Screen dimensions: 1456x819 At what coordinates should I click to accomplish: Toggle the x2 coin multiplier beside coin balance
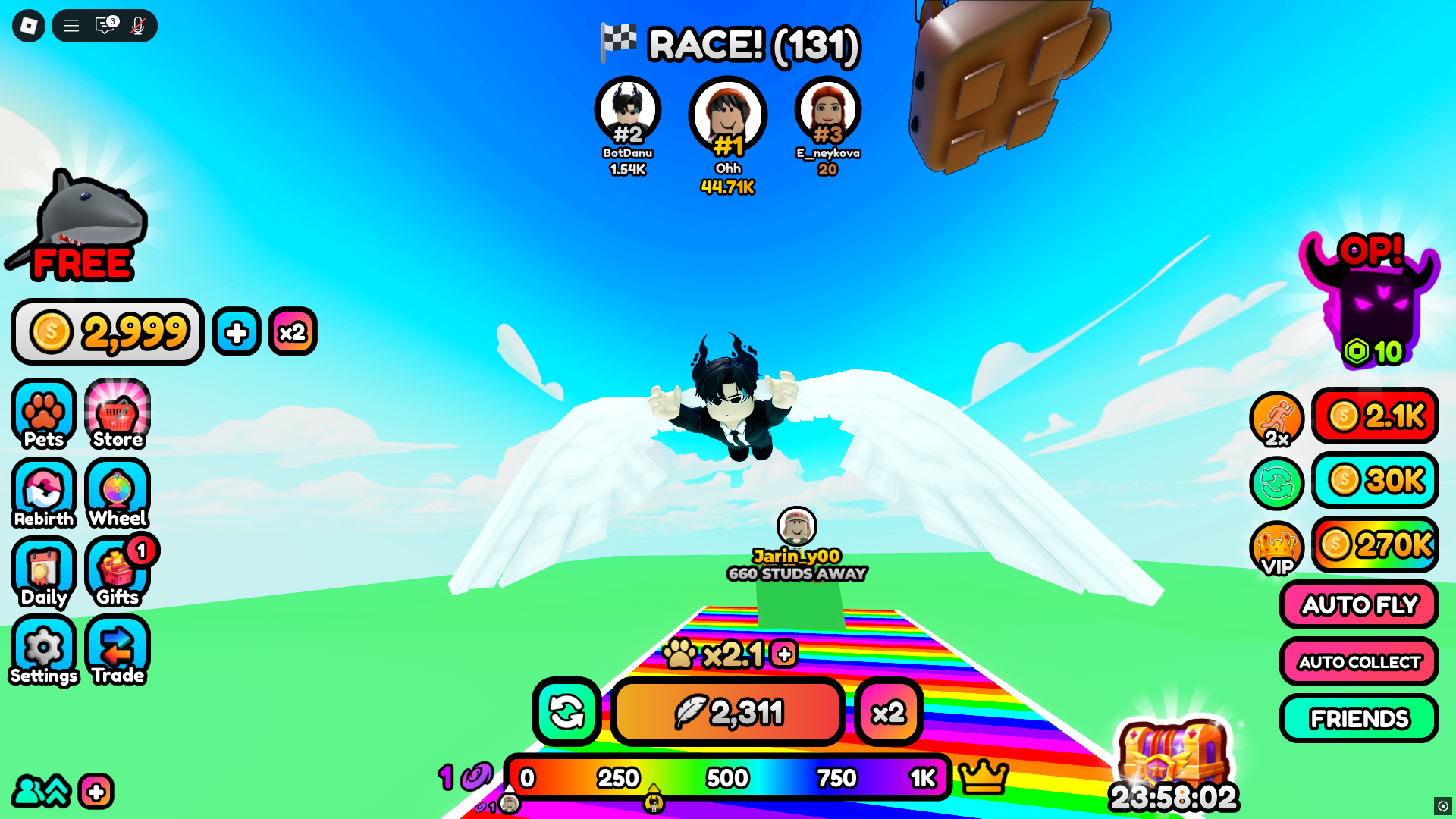(292, 331)
